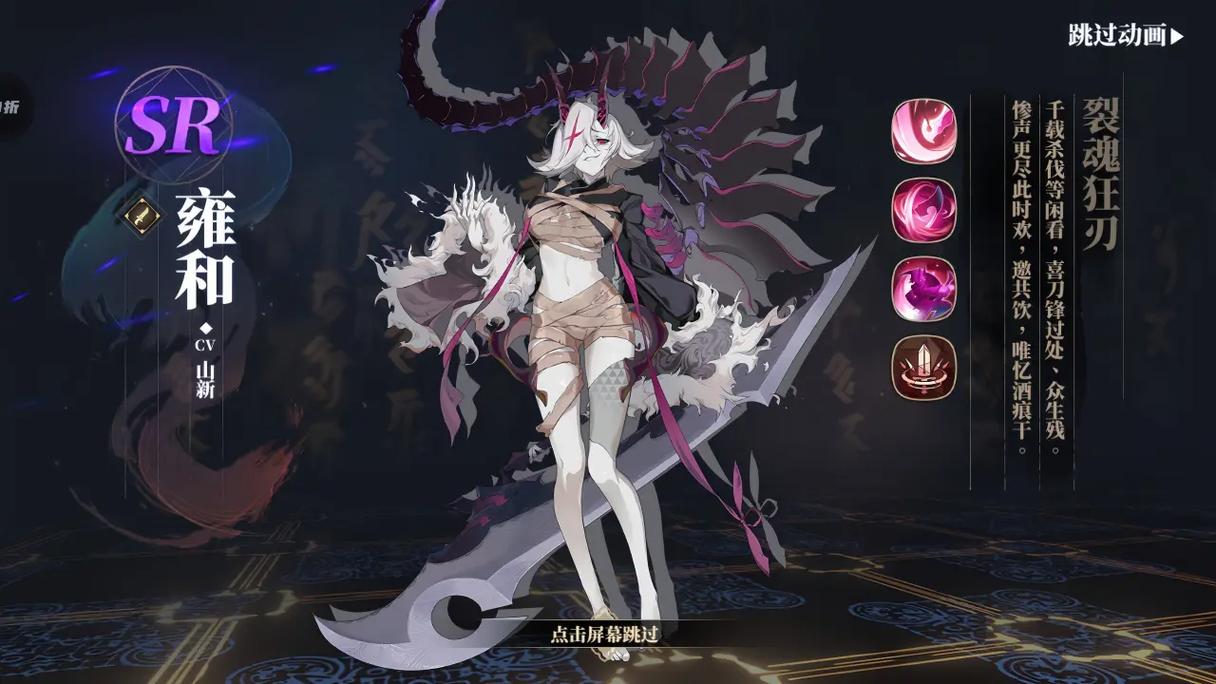
Task: Tap the 点击屏幕跳过 skip prompt
Action: [606, 633]
